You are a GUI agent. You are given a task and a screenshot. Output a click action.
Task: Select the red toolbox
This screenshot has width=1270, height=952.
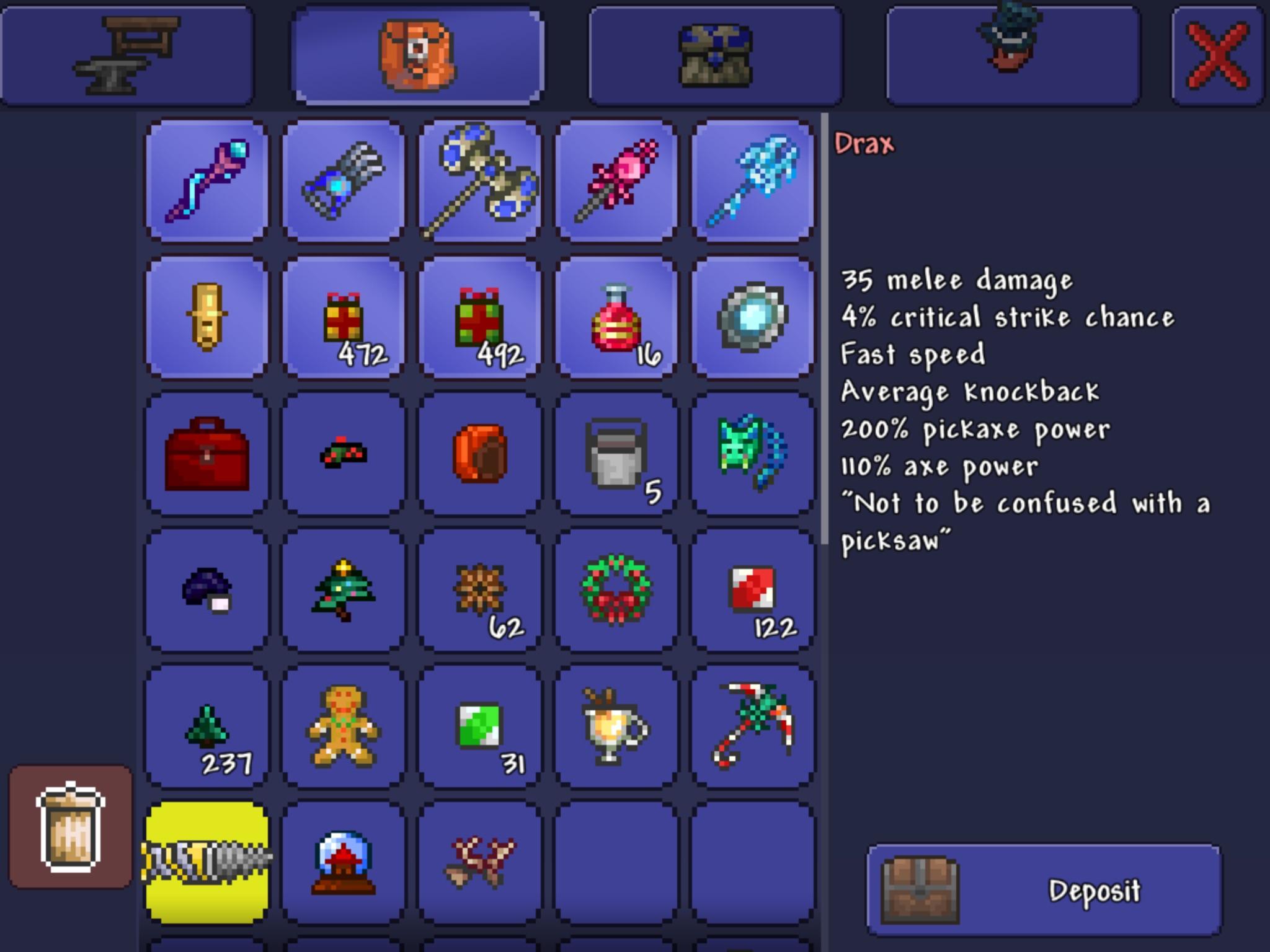click(x=206, y=452)
